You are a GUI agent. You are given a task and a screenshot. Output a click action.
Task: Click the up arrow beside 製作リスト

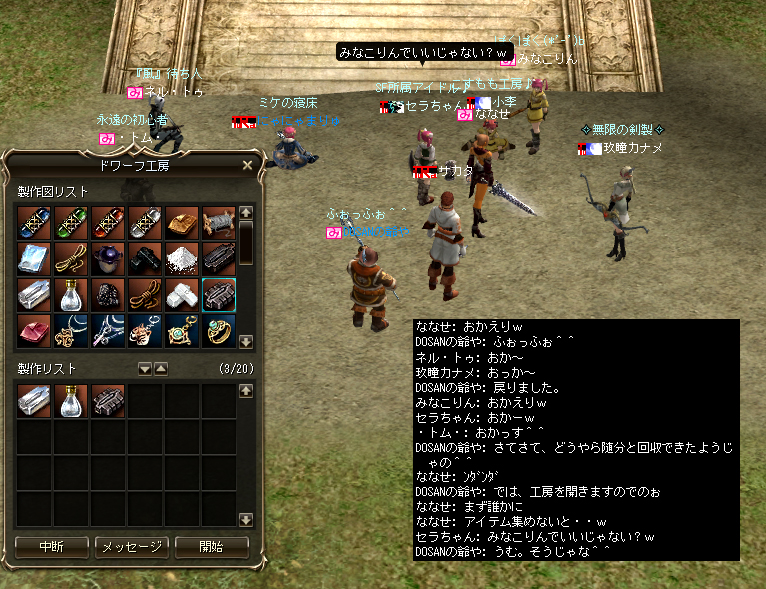coord(160,369)
